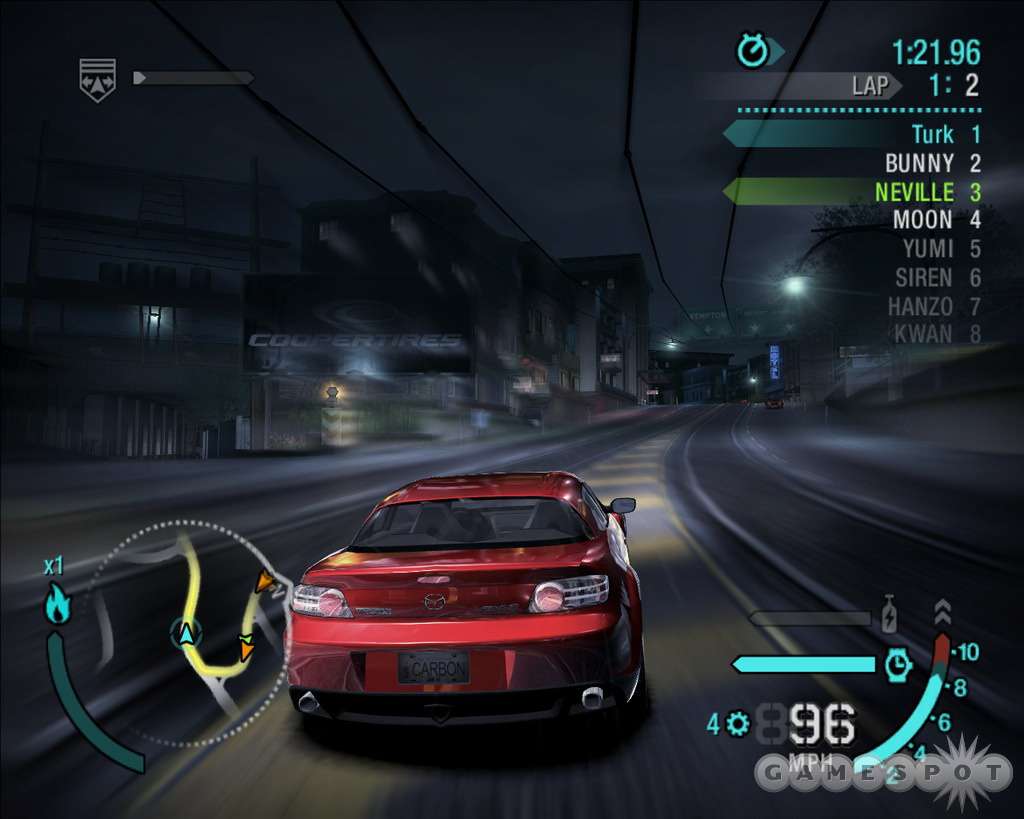Select YUMI in the racer list

point(927,249)
